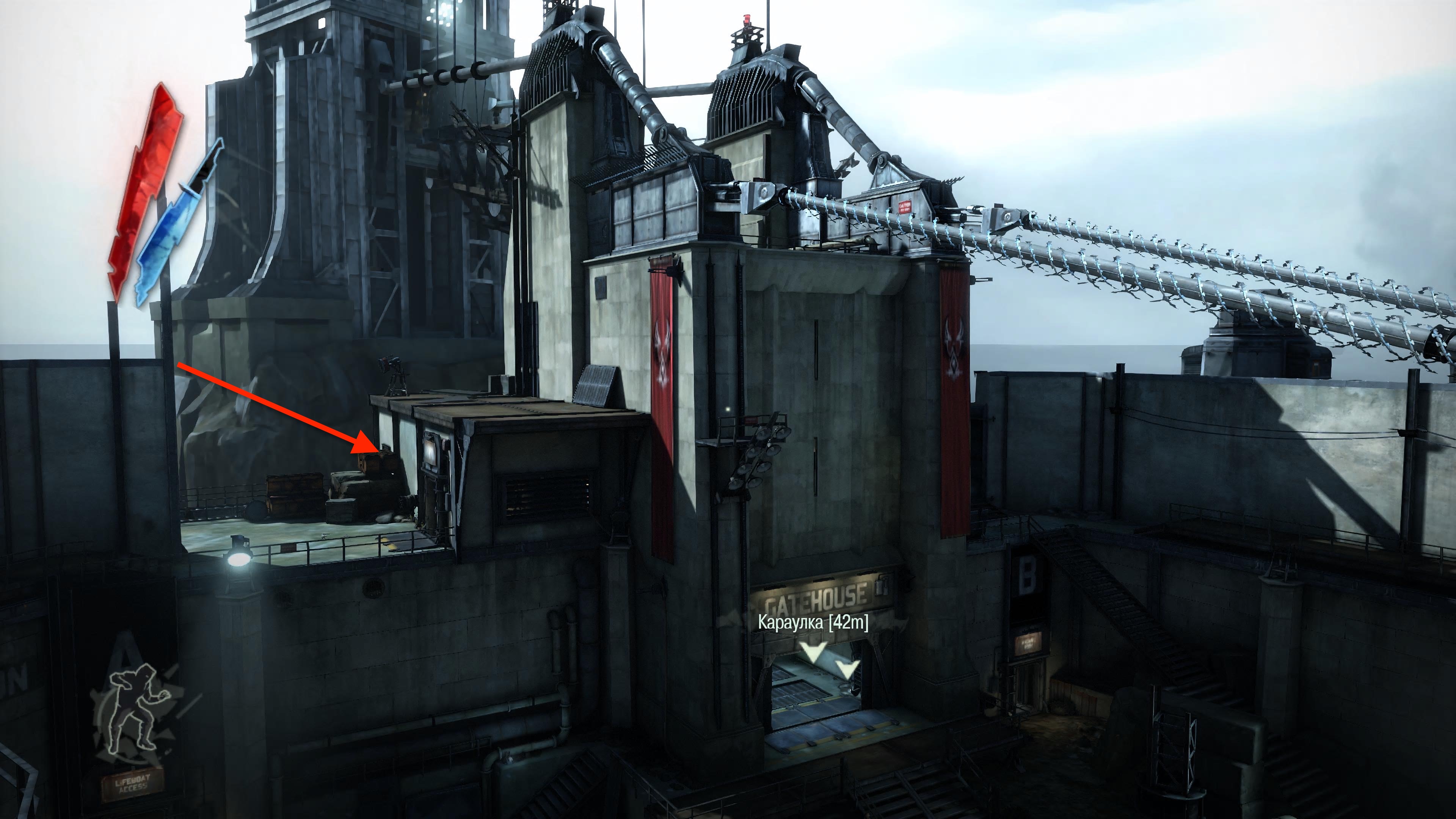Click the Караулка objective marker label
This screenshot has width=1456, height=819.
pyautogui.click(x=813, y=623)
